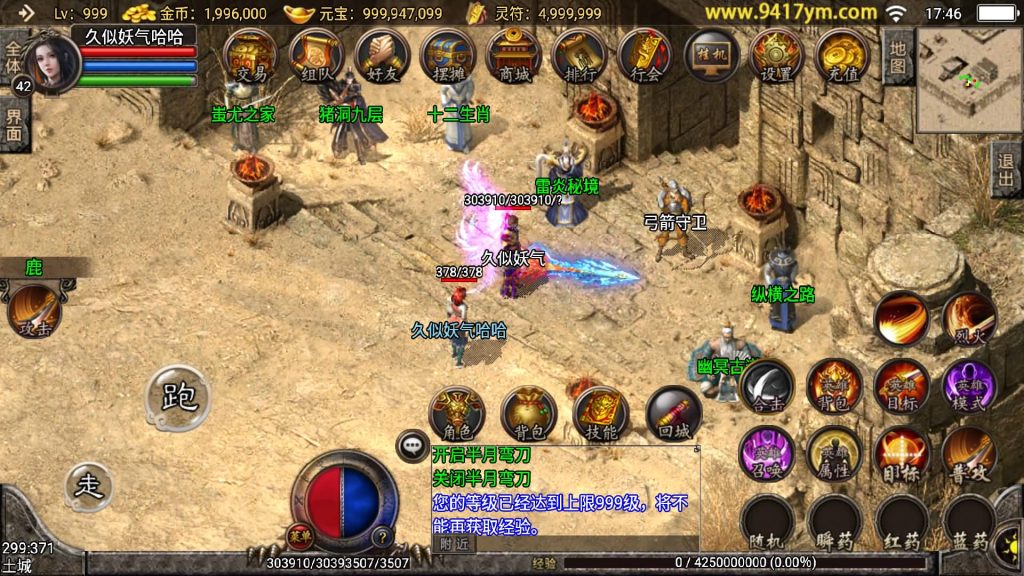Image resolution: width=1024 pixels, height=576 pixels.
Task: Open the 角色 character sheet
Action: click(x=457, y=414)
